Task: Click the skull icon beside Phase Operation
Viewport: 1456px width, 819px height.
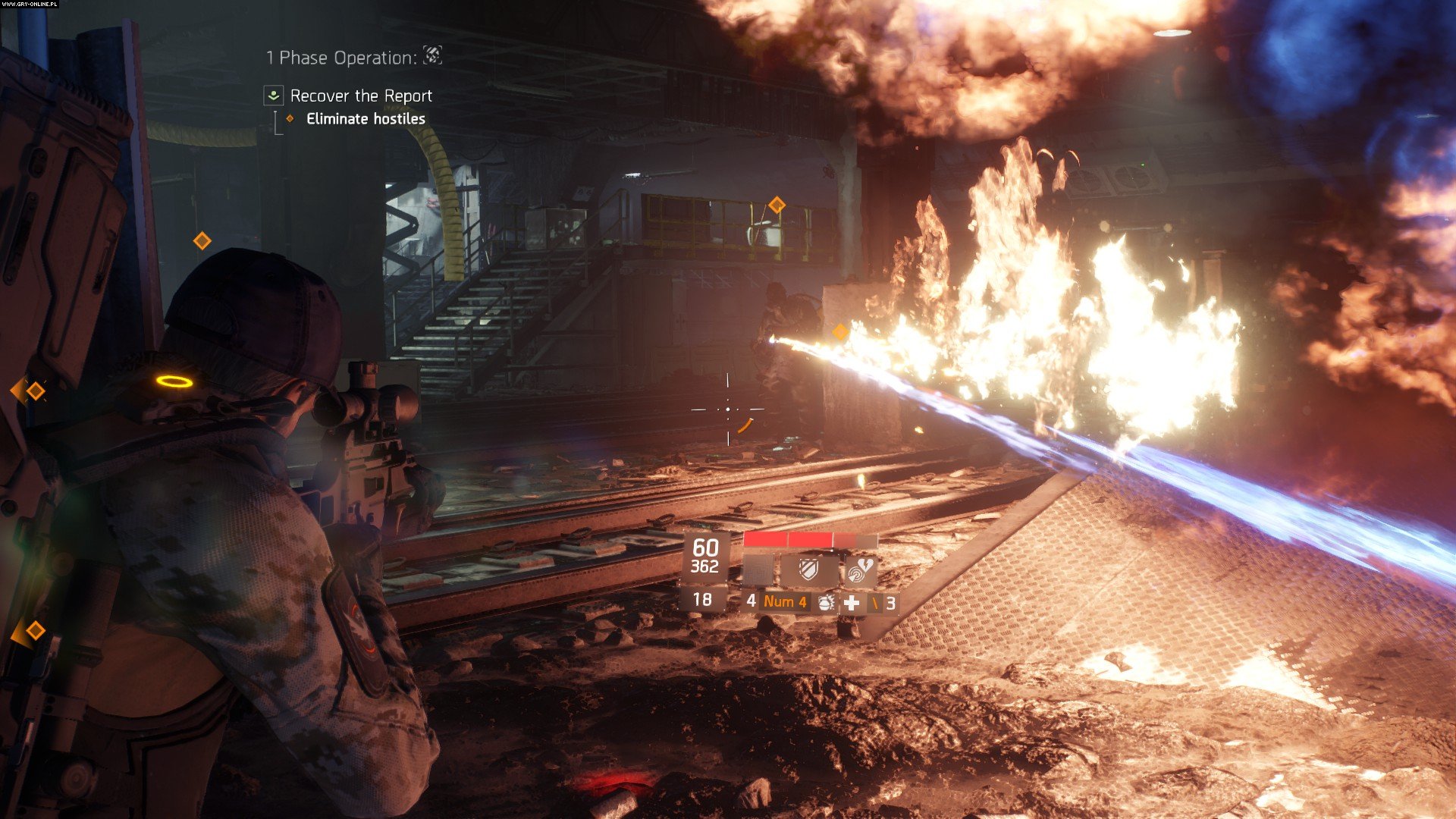Action: coord(432,55)
